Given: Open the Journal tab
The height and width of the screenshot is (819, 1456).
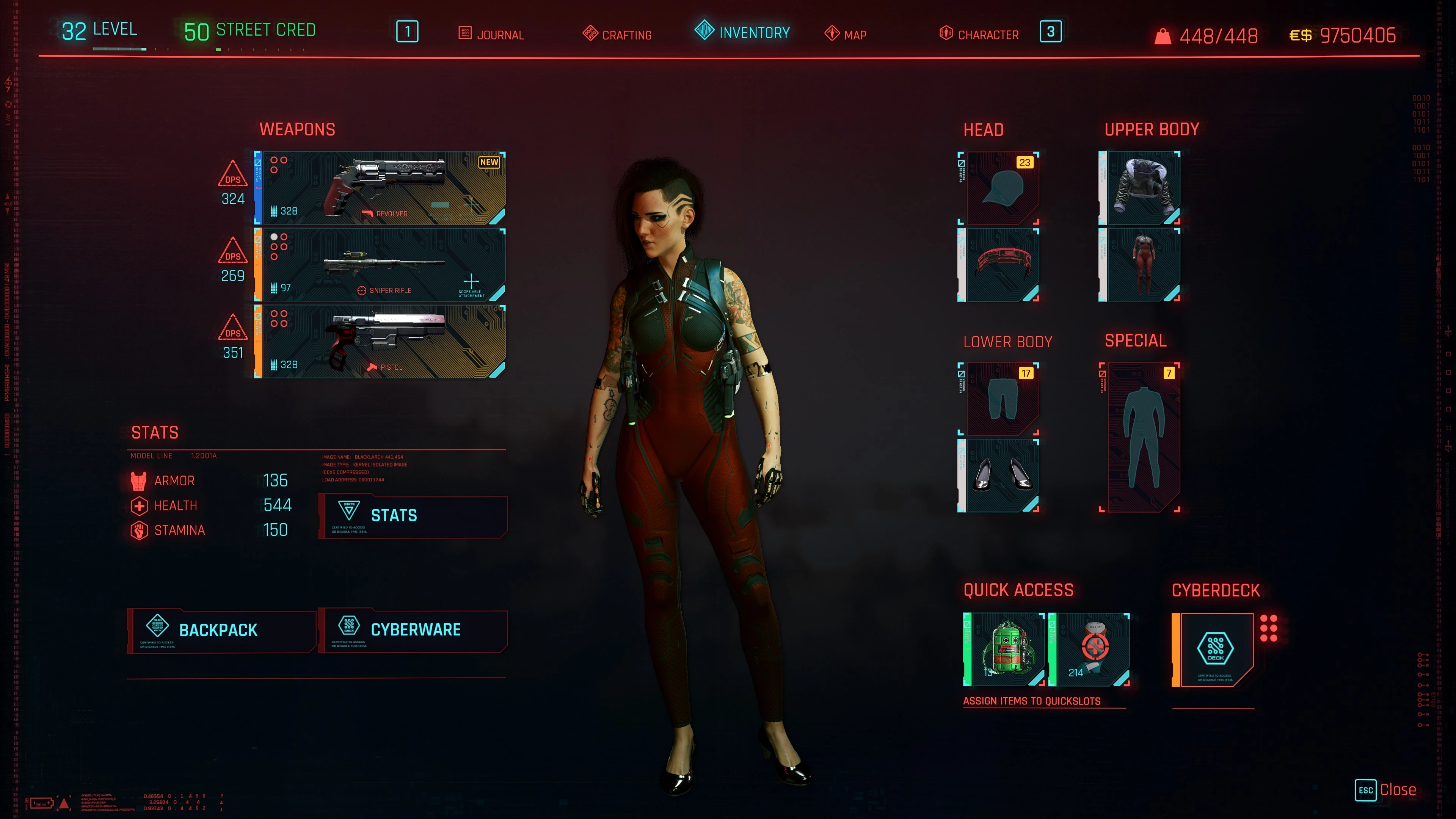Looking at the screenshot, I should (491, 35).
